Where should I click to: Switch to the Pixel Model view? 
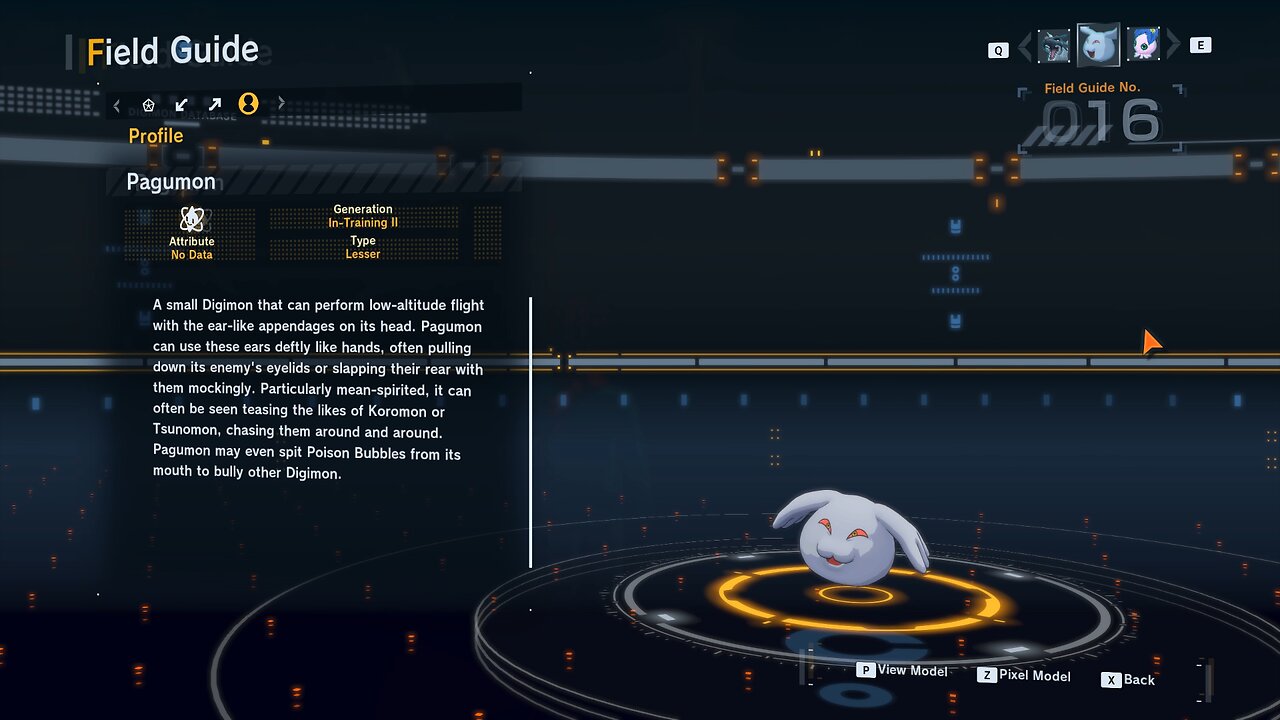pos(1024,676)
